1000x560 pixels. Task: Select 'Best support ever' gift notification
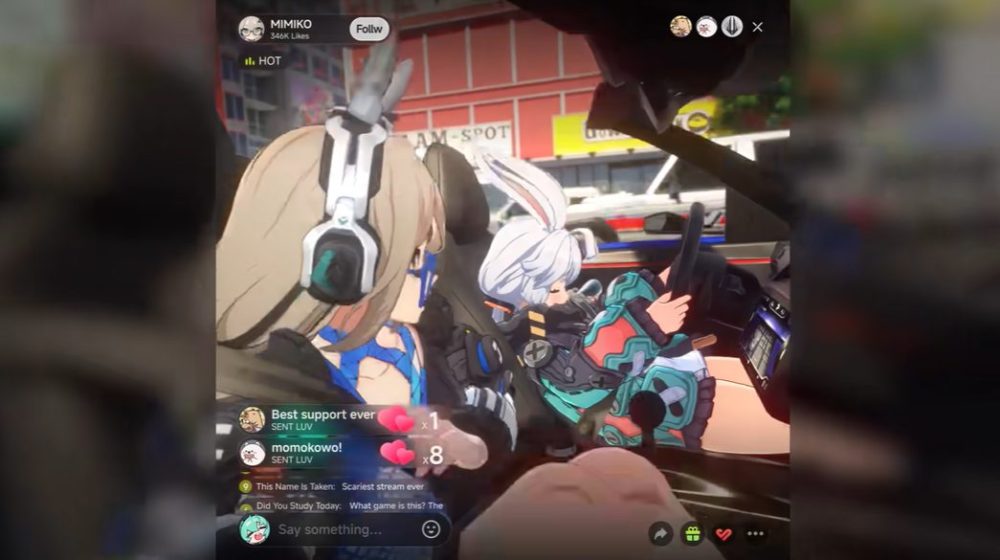point(320,419)
